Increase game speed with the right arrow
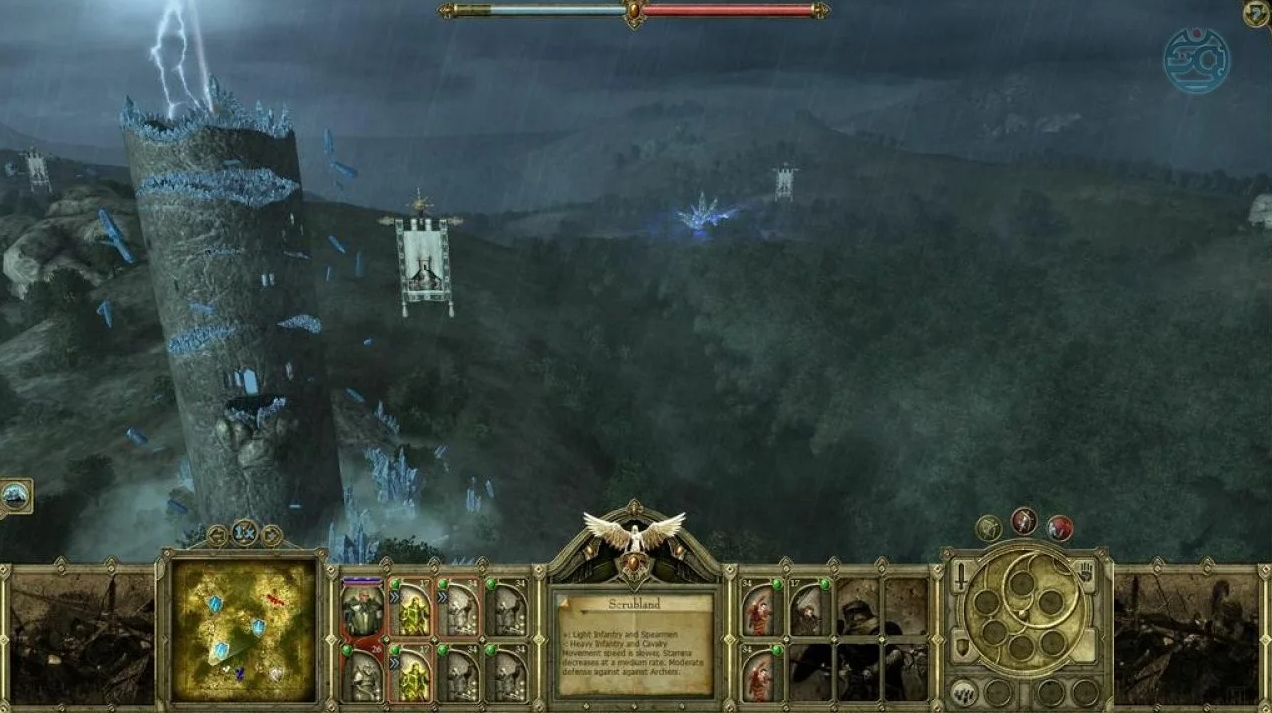This screenshot has height=713, width=1272. pyautogui.click(x=271, y=535)
